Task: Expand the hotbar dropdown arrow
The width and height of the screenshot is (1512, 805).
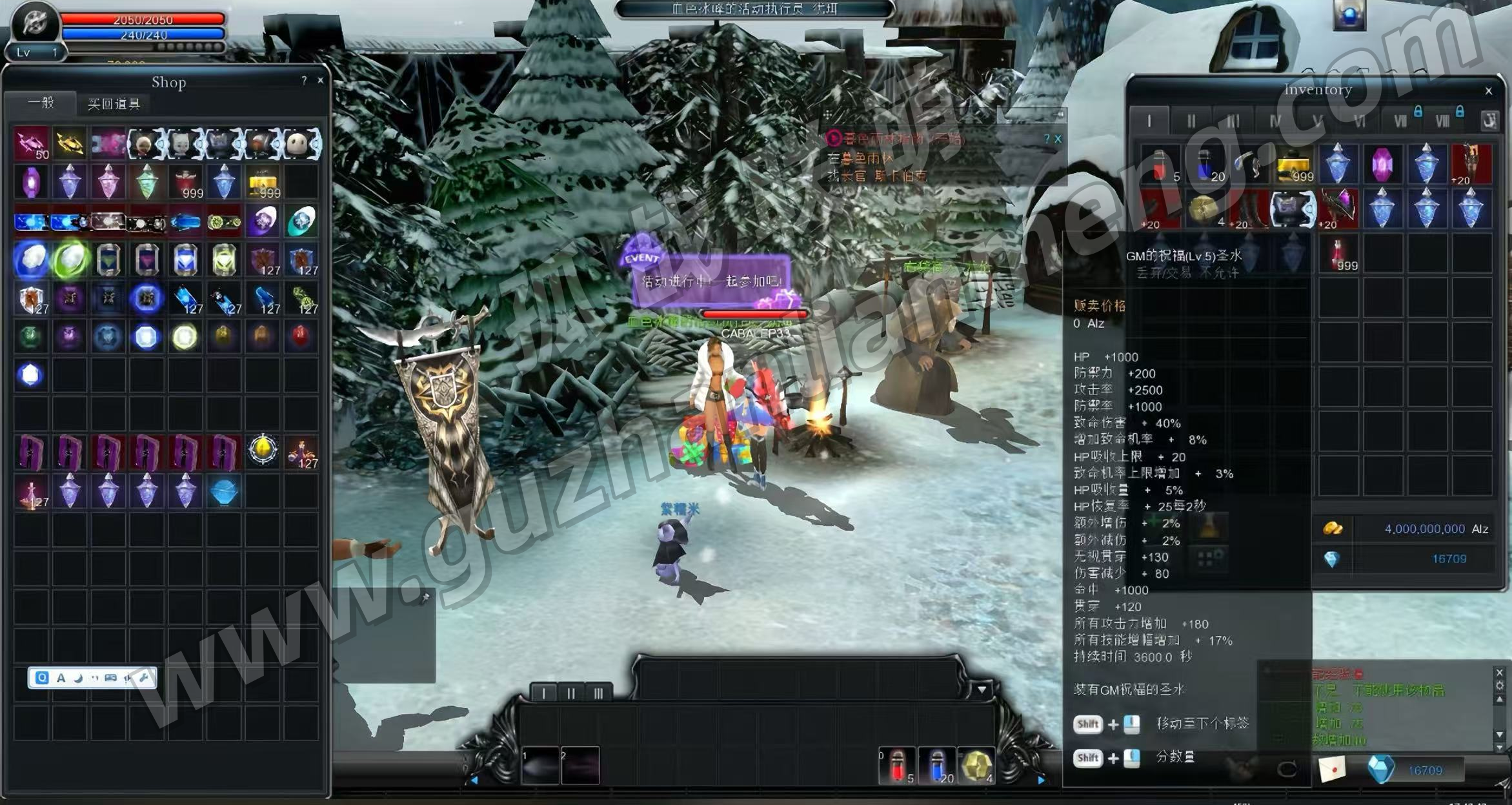Action: pyautogui.click(x=982, y=690)
